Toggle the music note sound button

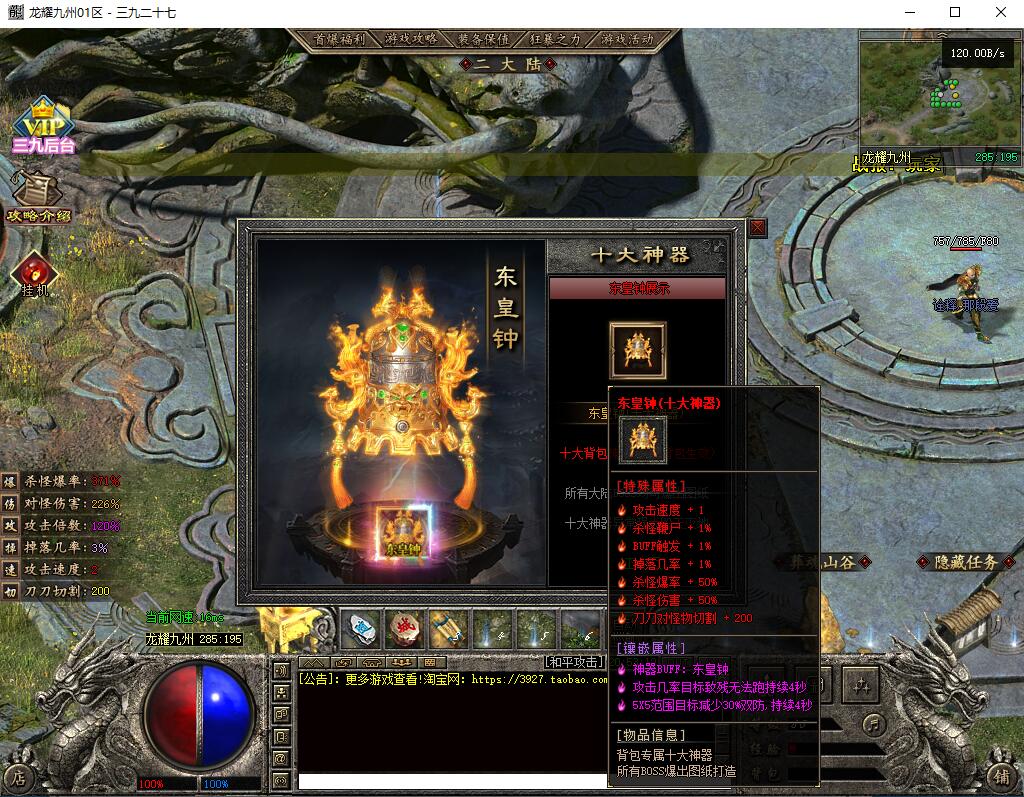pos(875,722)
